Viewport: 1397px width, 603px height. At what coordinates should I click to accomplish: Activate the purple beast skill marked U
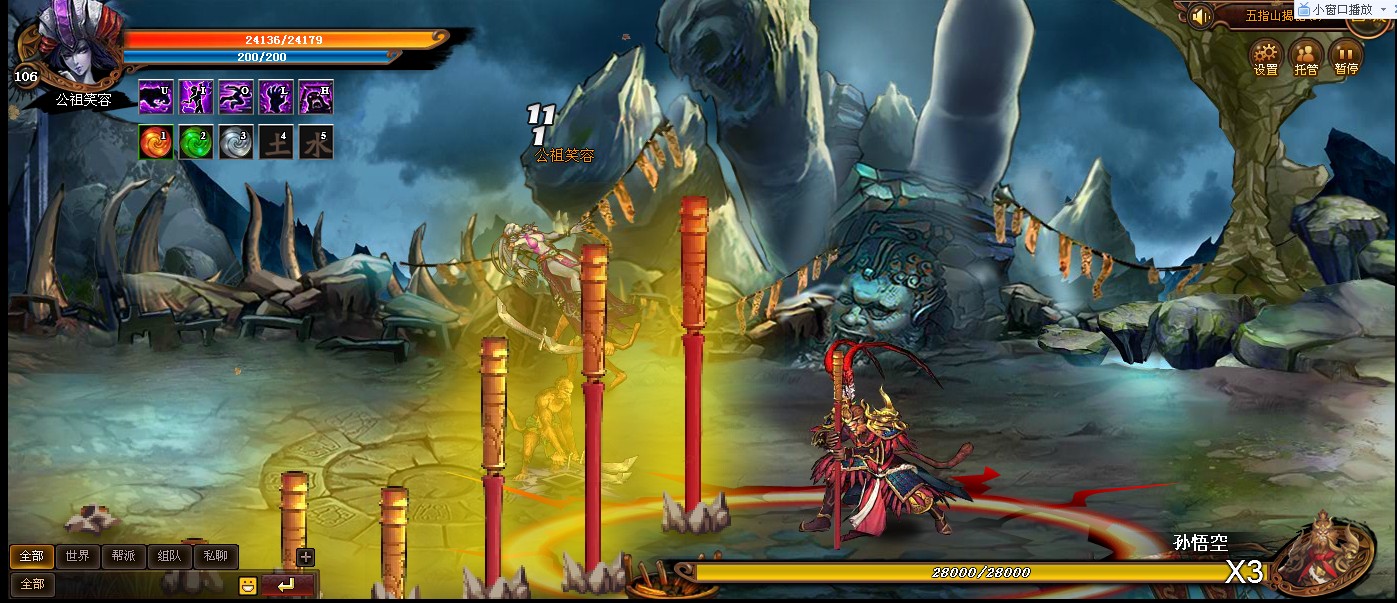156,97
